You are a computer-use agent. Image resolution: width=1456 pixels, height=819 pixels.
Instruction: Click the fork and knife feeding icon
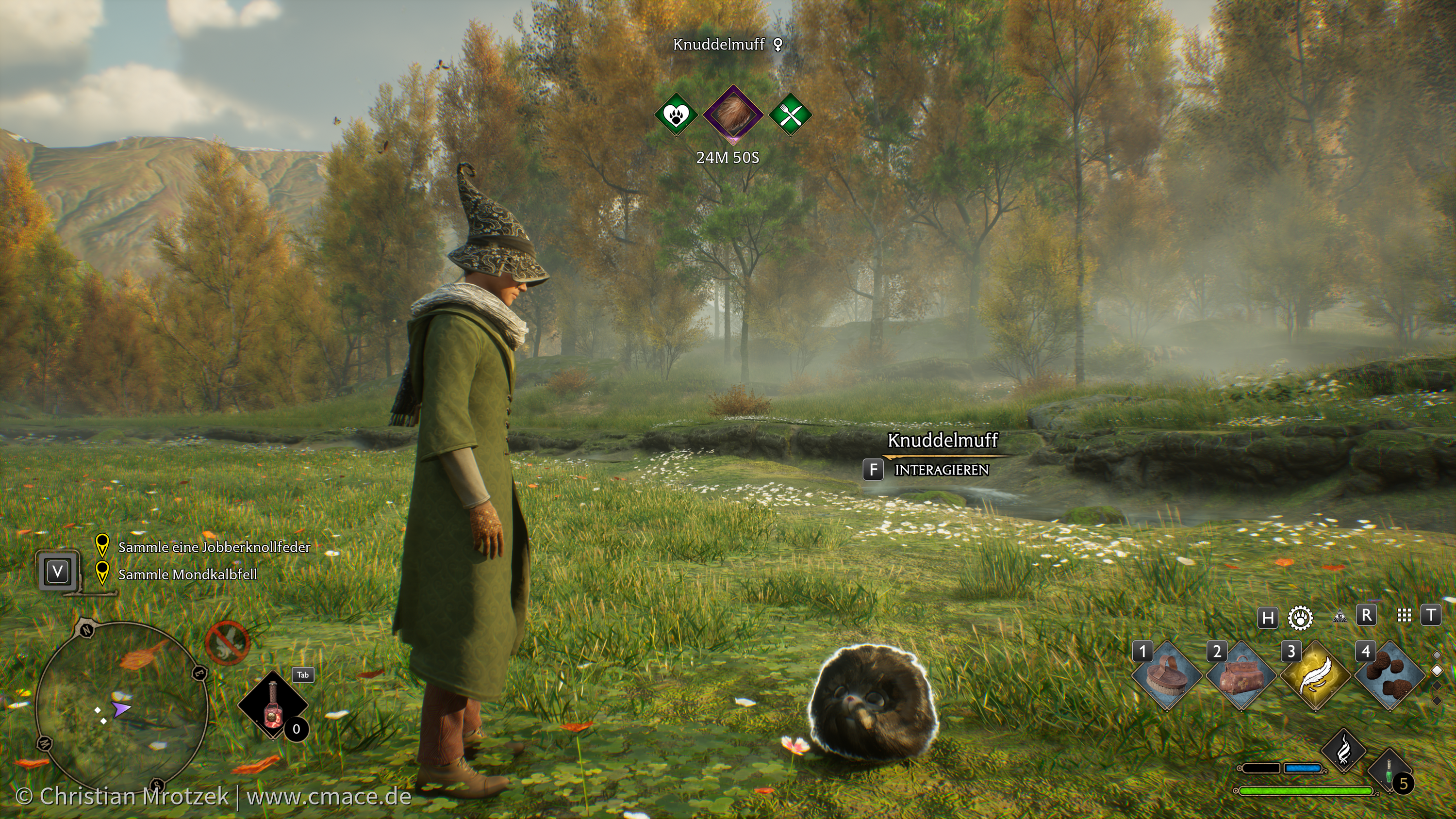791,115
